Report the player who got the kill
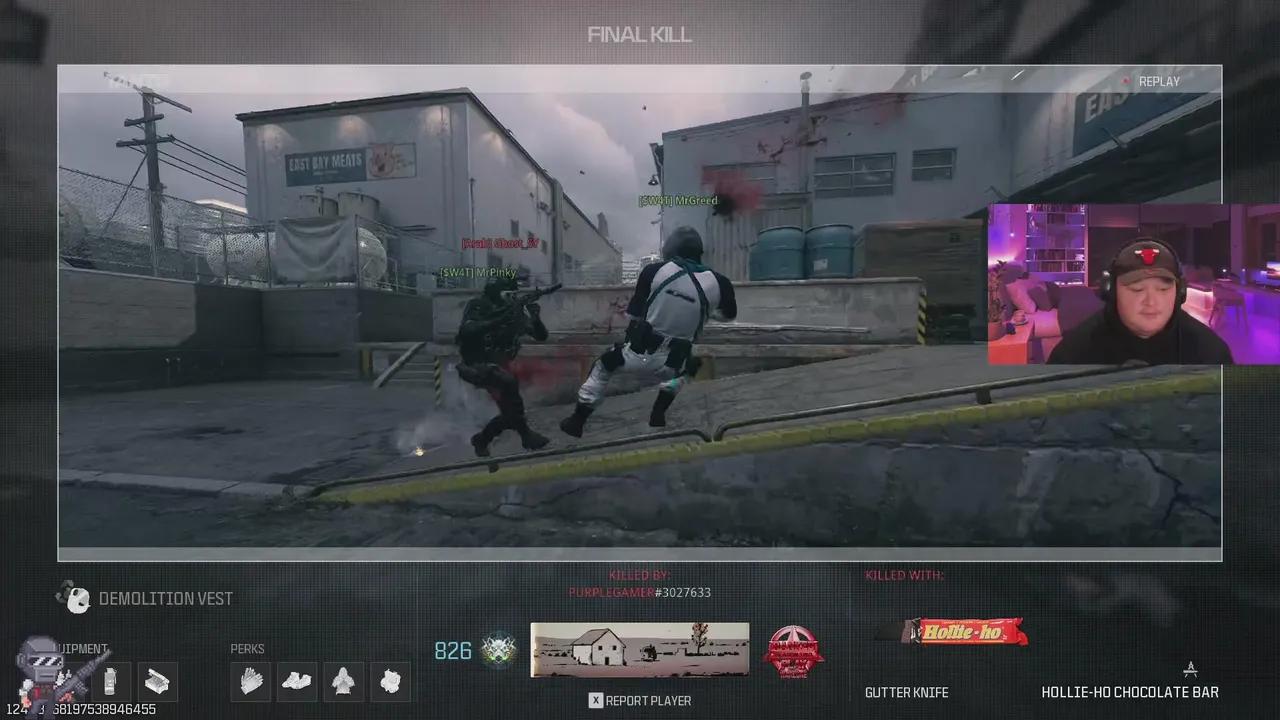Image resolution: width=1280 pixels, height=720 pixels. point(640,700)
